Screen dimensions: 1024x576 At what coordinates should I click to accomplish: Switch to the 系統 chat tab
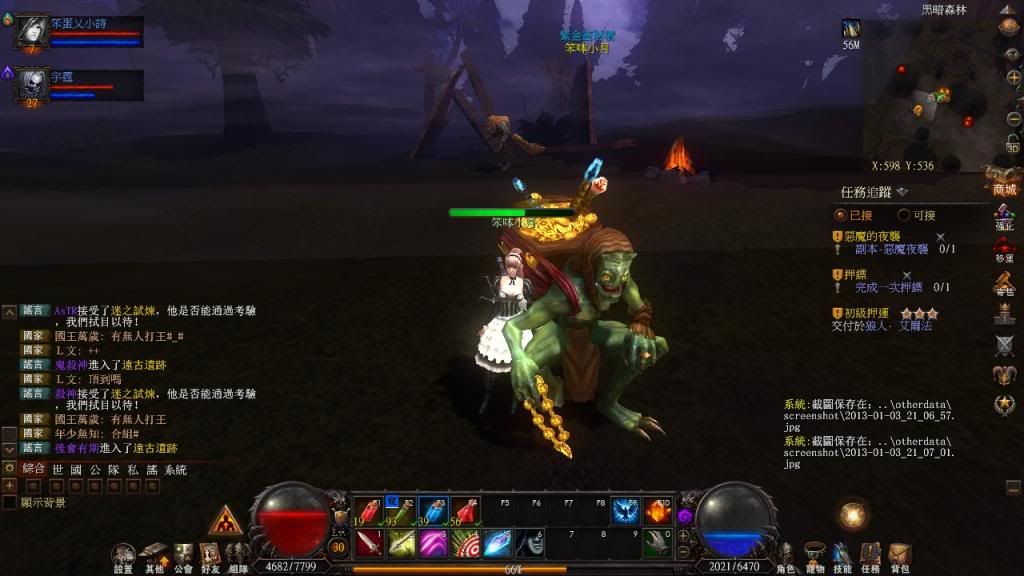click(x=176, y=469)
